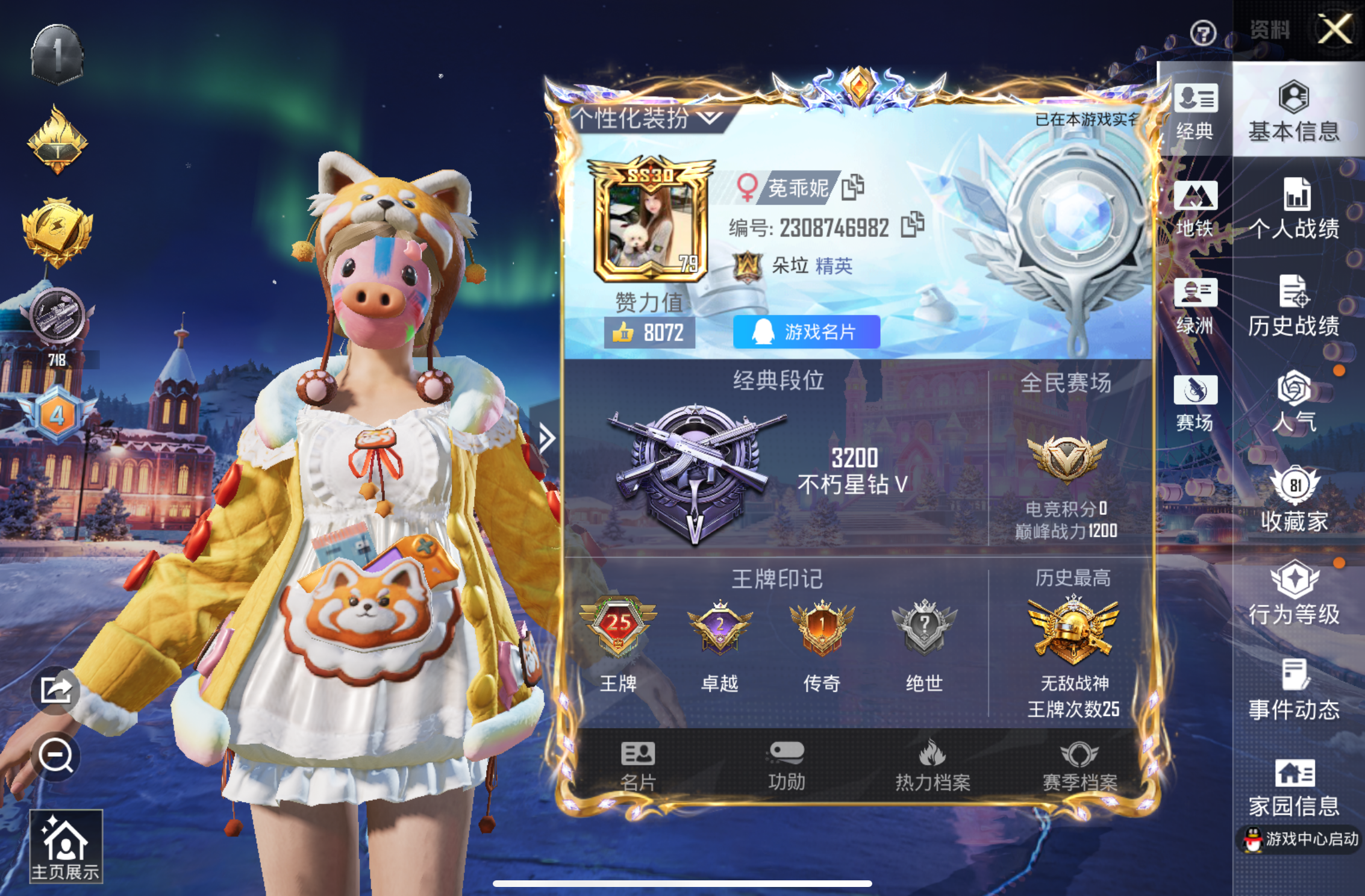
Task: Open the help question mark icon
Action: tap(1204, 34)
